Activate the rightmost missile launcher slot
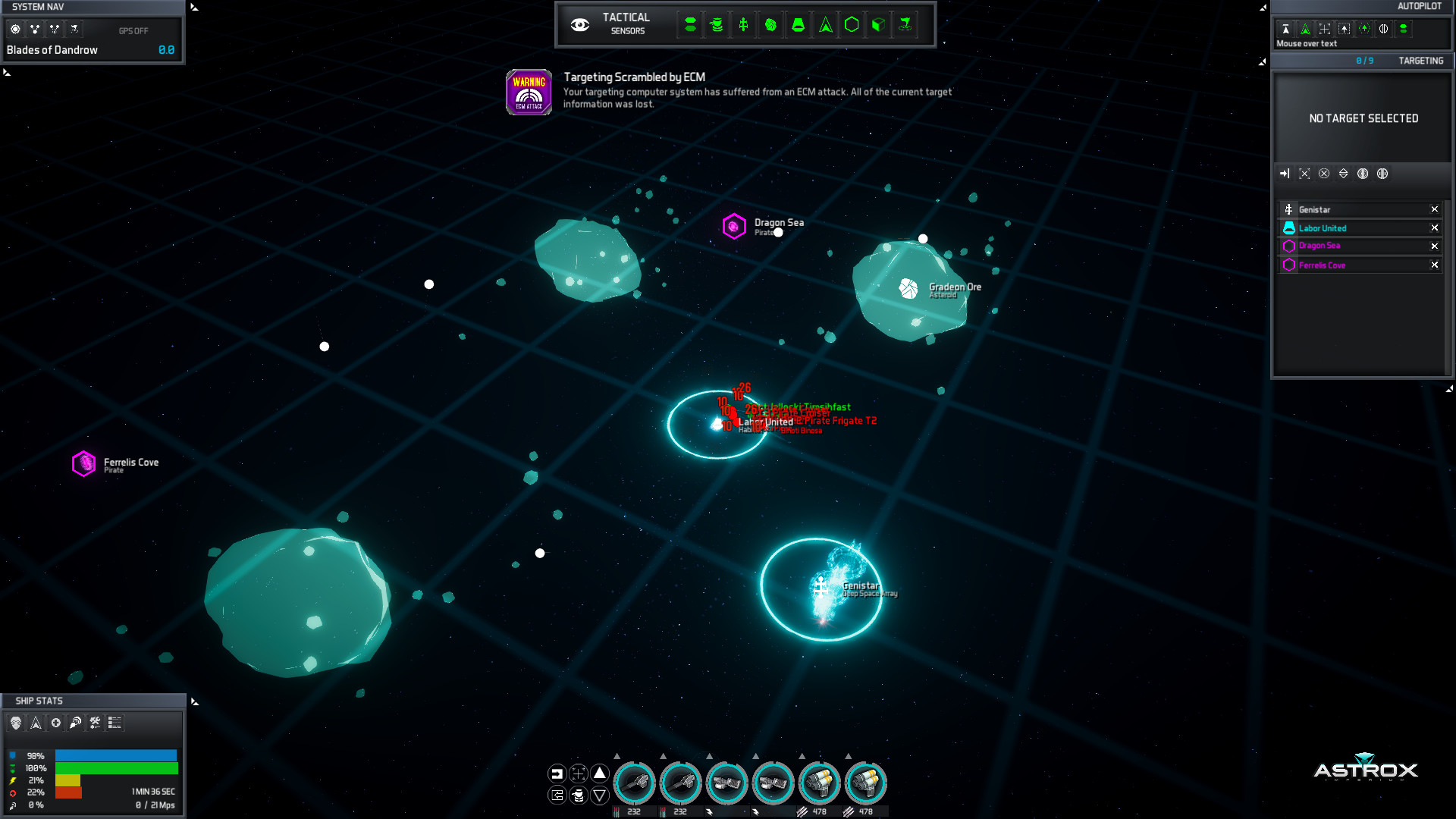Screen dimensions: 1456x819 pos(865,783)
